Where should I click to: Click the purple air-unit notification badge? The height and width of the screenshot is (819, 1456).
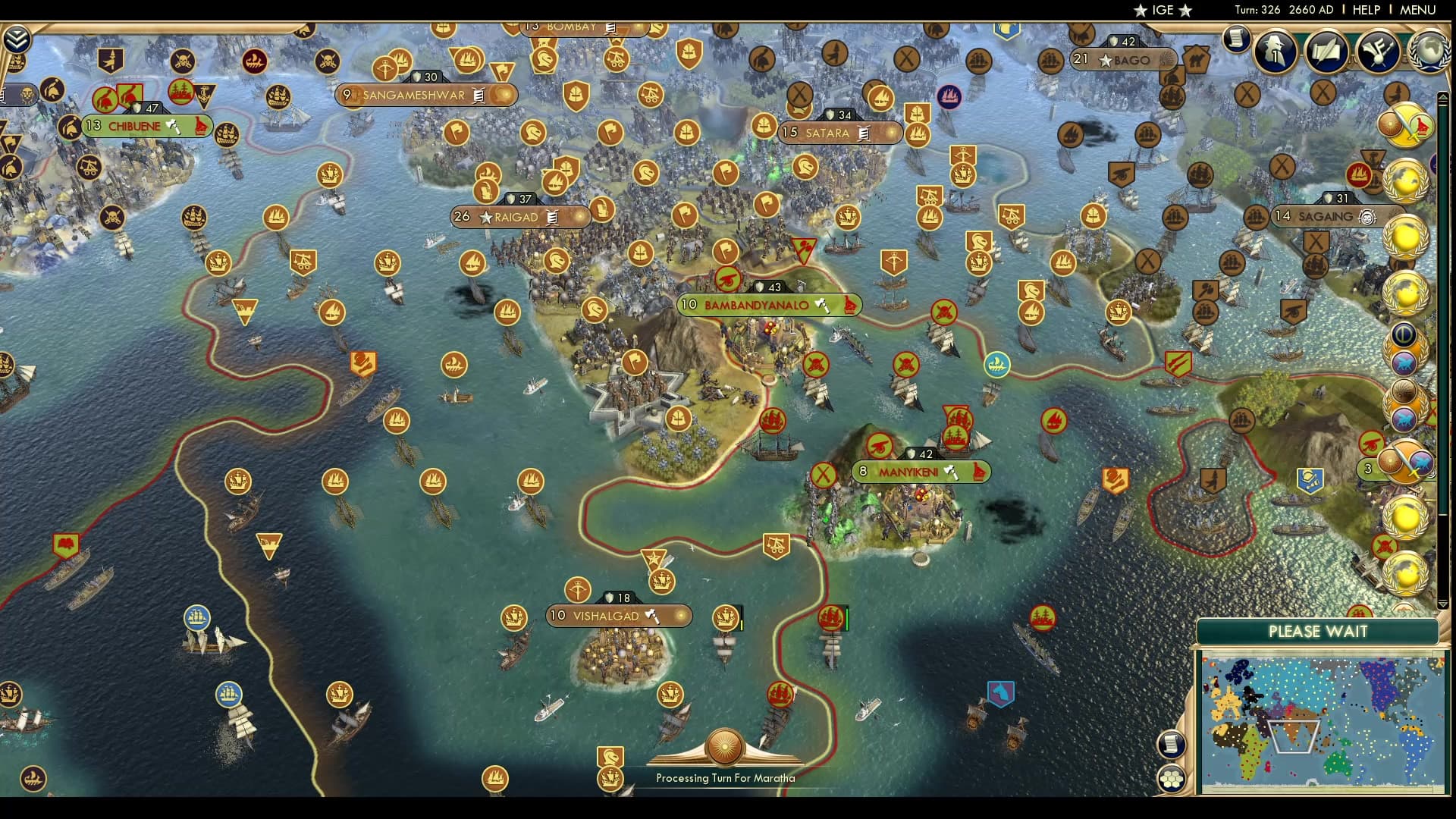pyautogui.click(x=1404, y=364)
